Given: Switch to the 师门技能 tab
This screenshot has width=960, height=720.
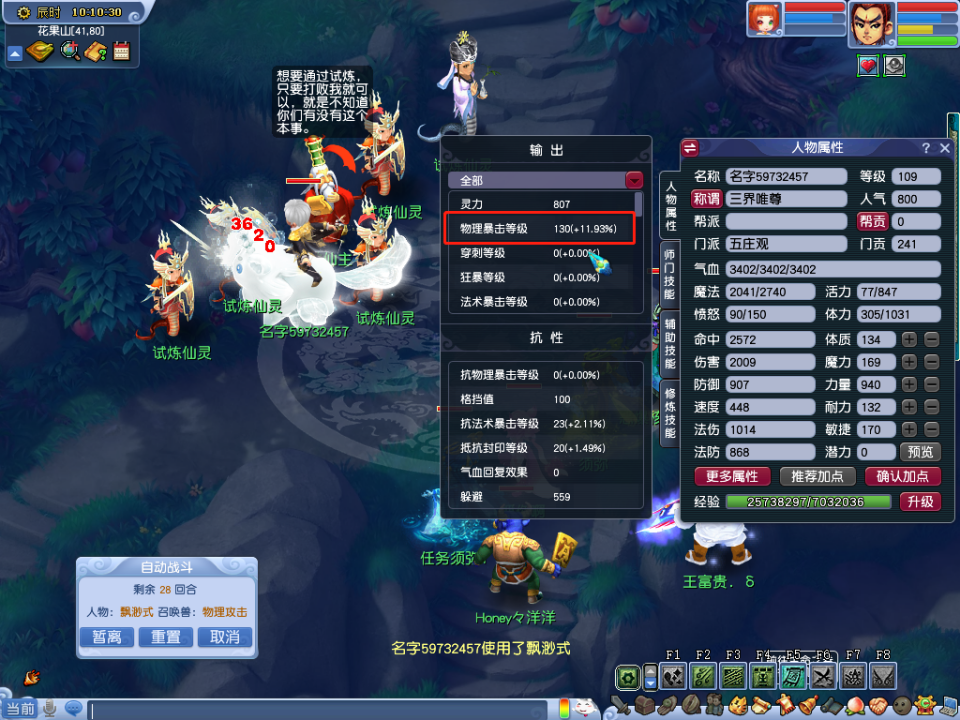Looking at the screenshot, I should tap(669, 268).
